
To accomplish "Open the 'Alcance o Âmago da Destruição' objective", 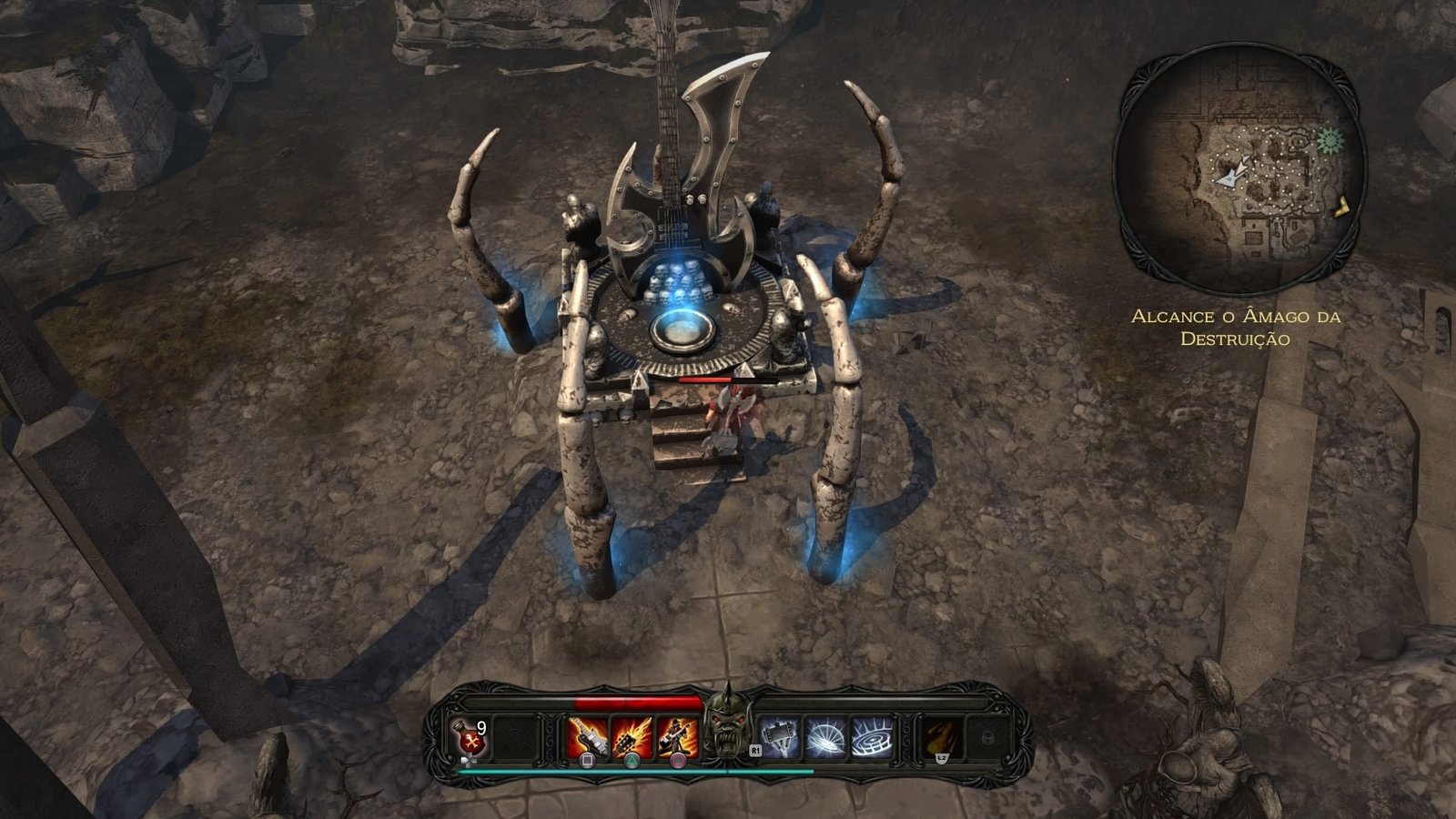I will point(1236,328).
